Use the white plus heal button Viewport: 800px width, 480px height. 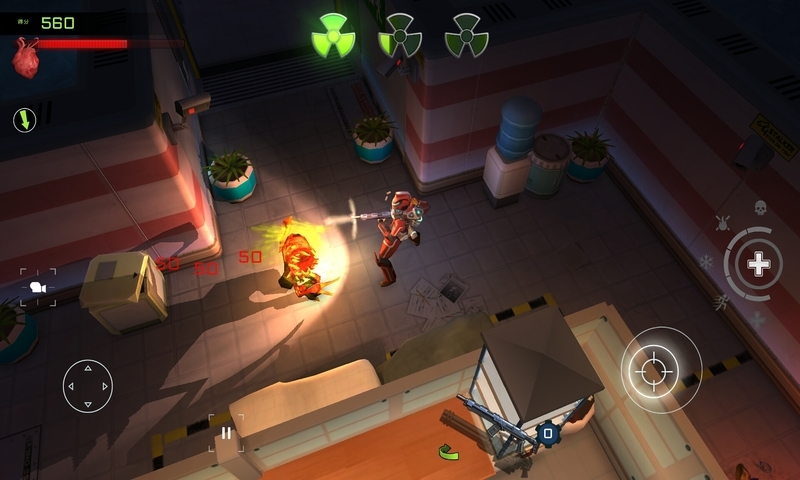[759, 264]
